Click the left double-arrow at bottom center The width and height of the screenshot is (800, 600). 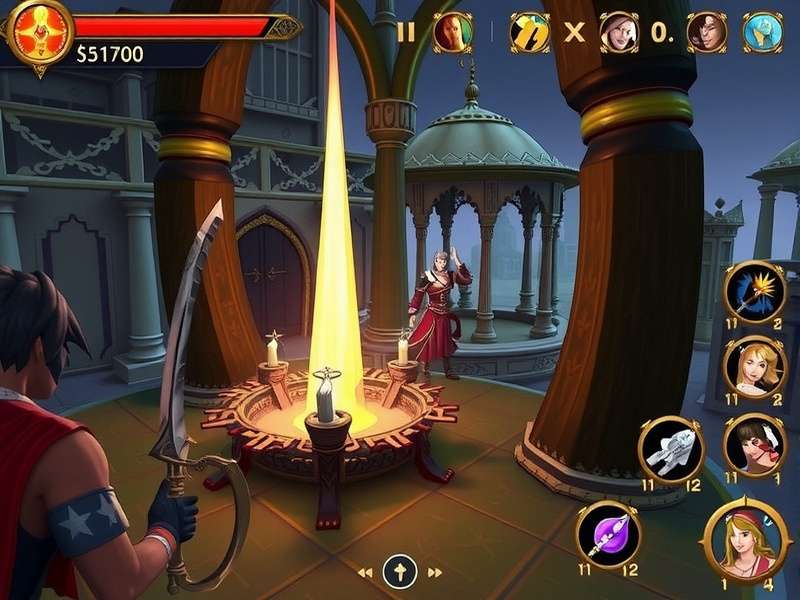tap(365, 573)
